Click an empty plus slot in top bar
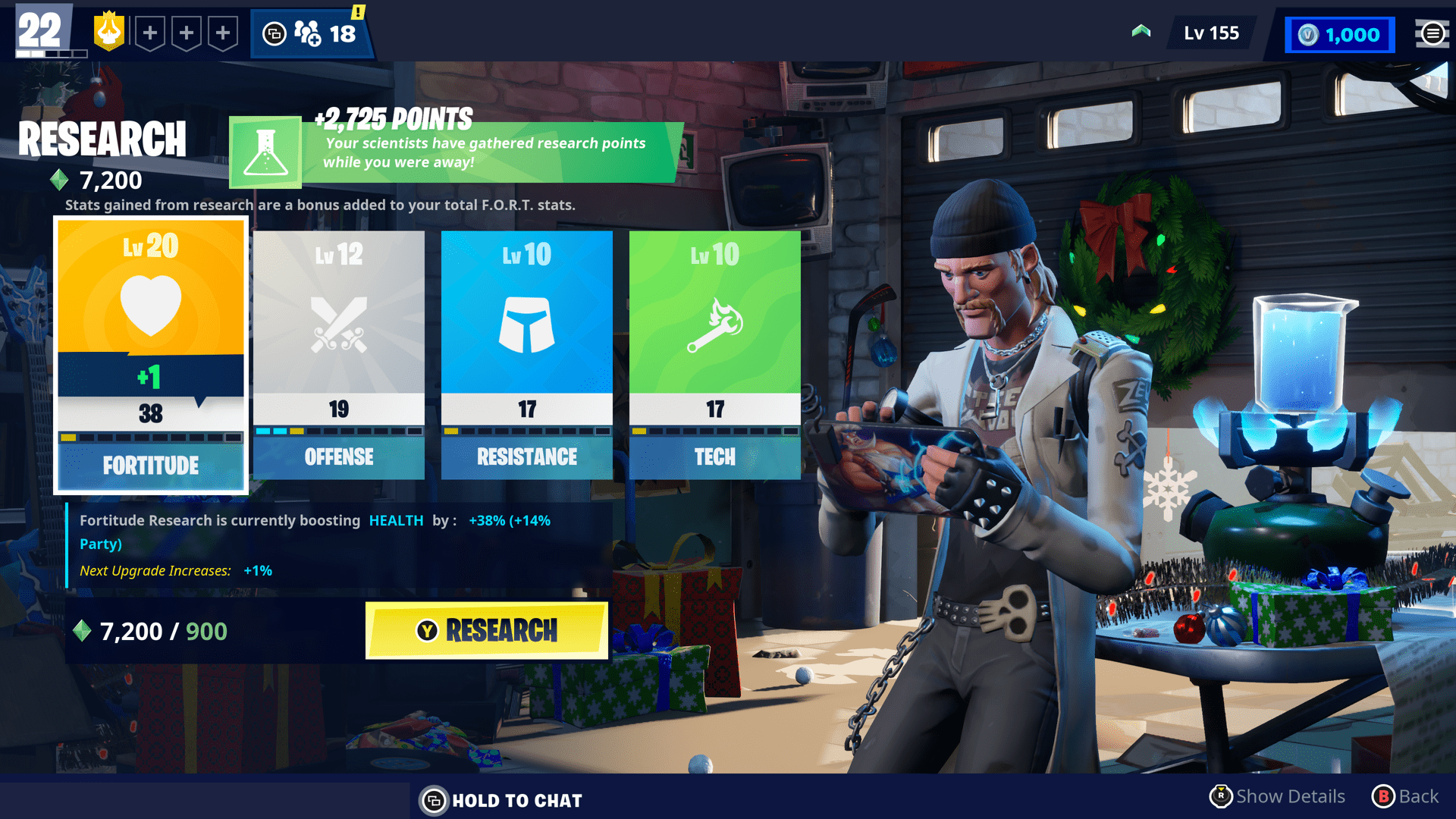The width and height of the screenshot is (1456, 819). [x=152, y=33]
